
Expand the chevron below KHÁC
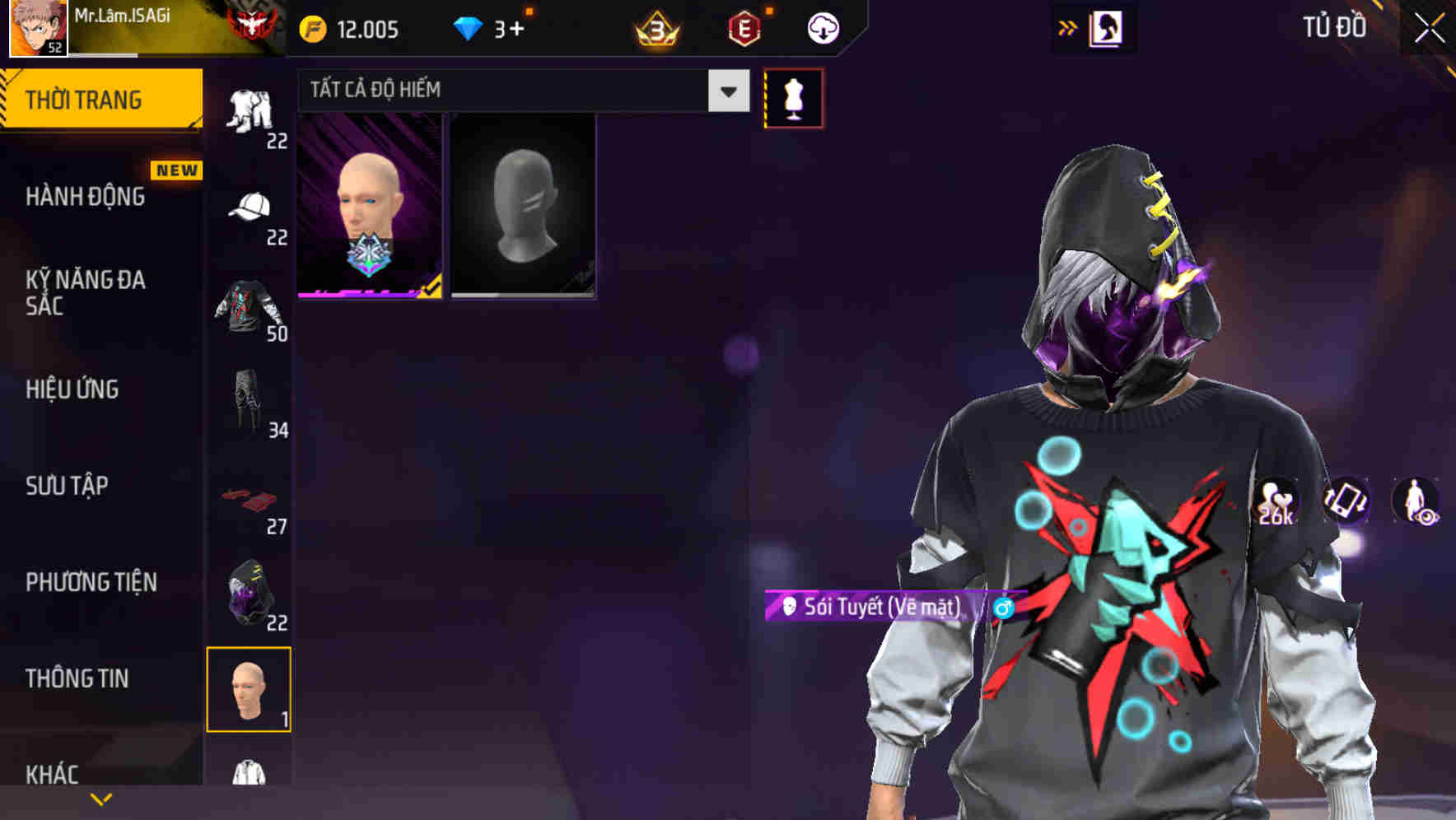[101, 798]
